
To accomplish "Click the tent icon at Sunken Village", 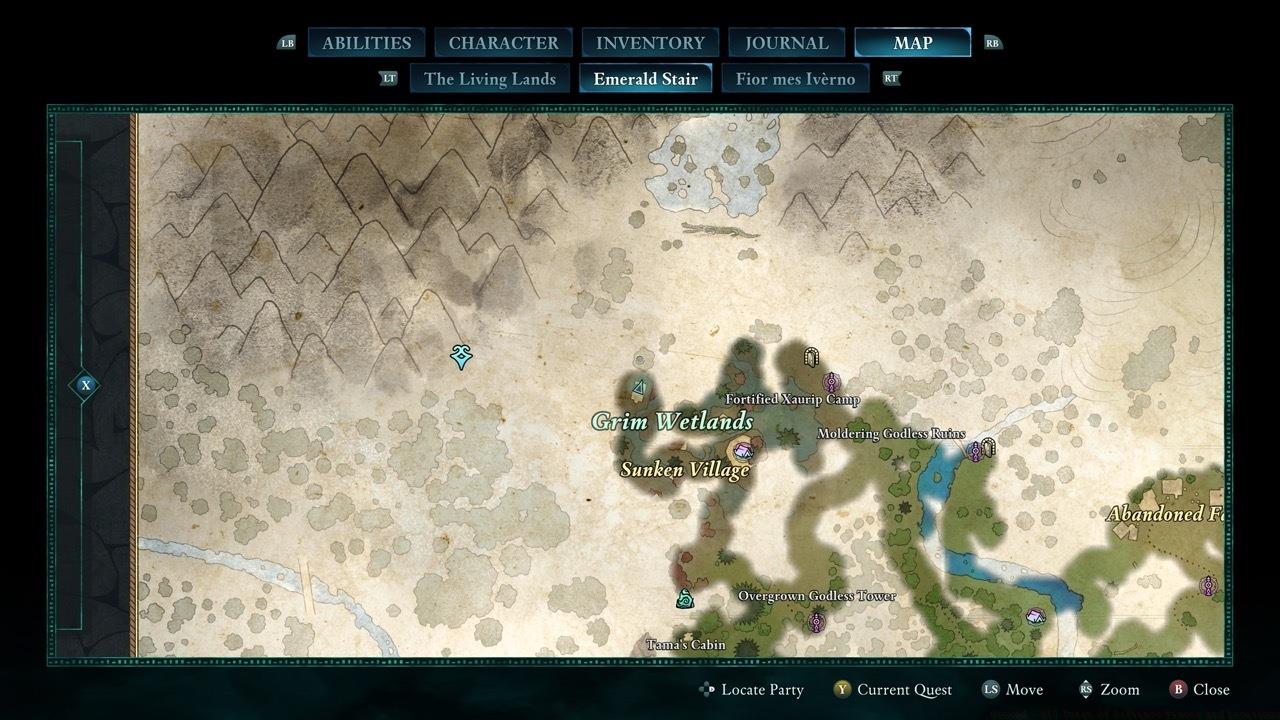I will [743, 451].
